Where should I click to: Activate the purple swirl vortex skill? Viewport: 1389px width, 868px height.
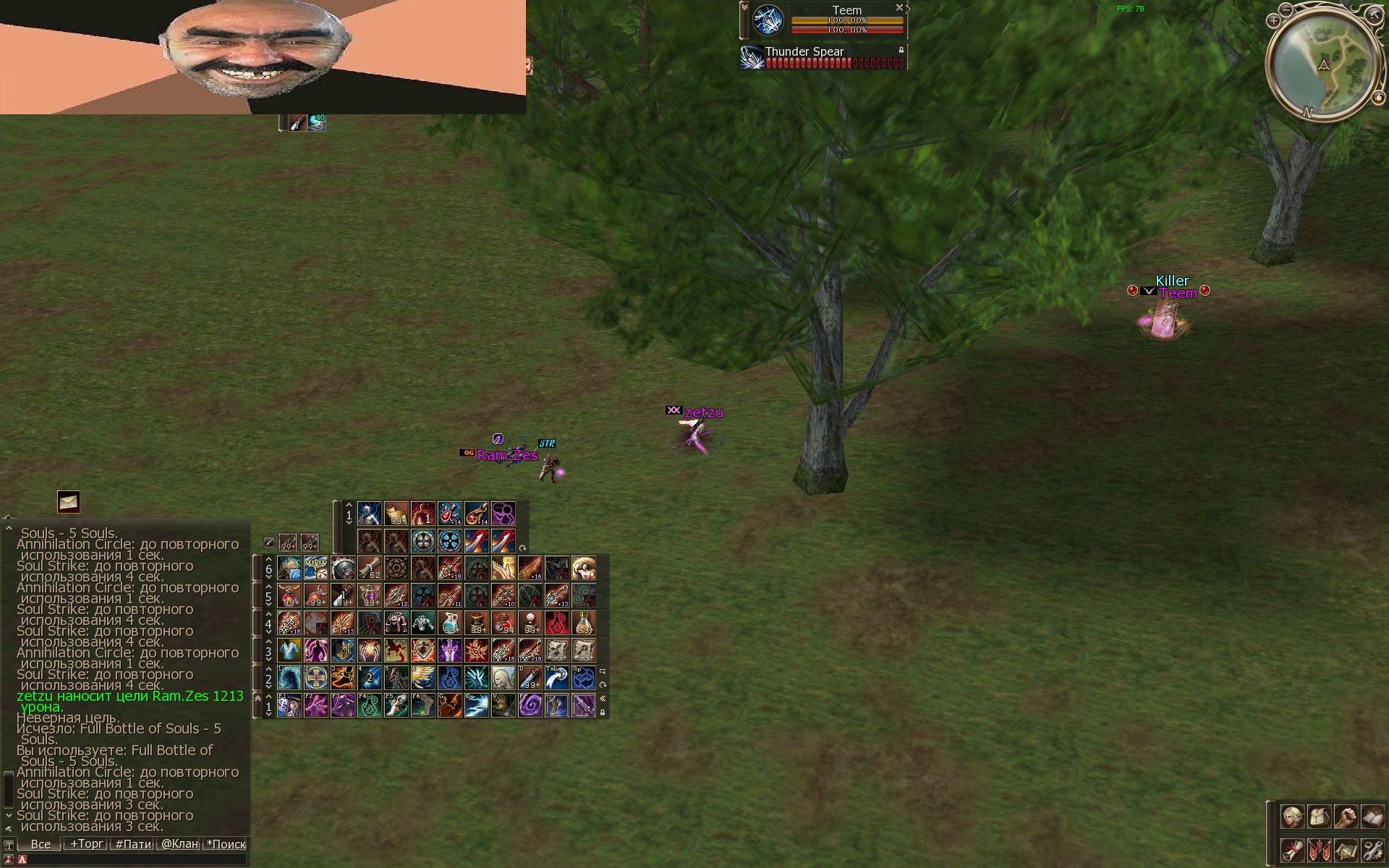pyautogui.click(x=530, y=705)
